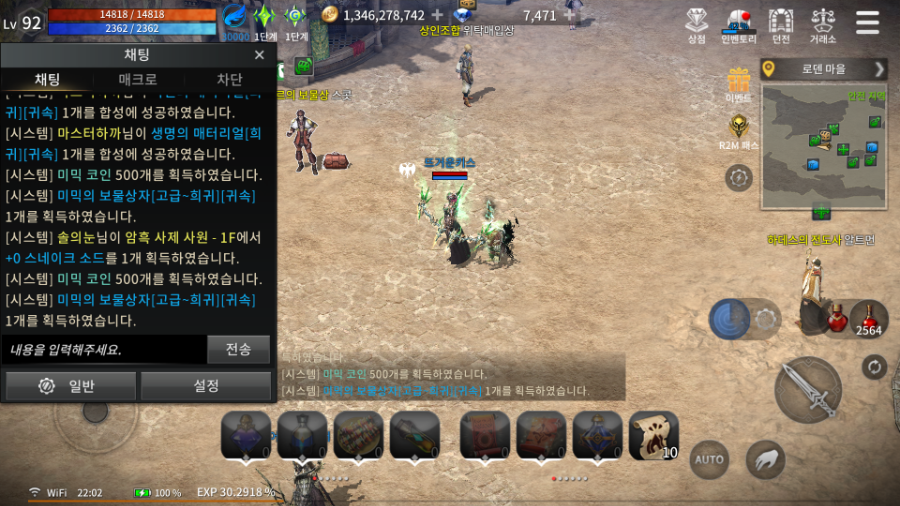Open the R2M 패스 menu
The image size is (900, 506).
(x=739, y=129)
